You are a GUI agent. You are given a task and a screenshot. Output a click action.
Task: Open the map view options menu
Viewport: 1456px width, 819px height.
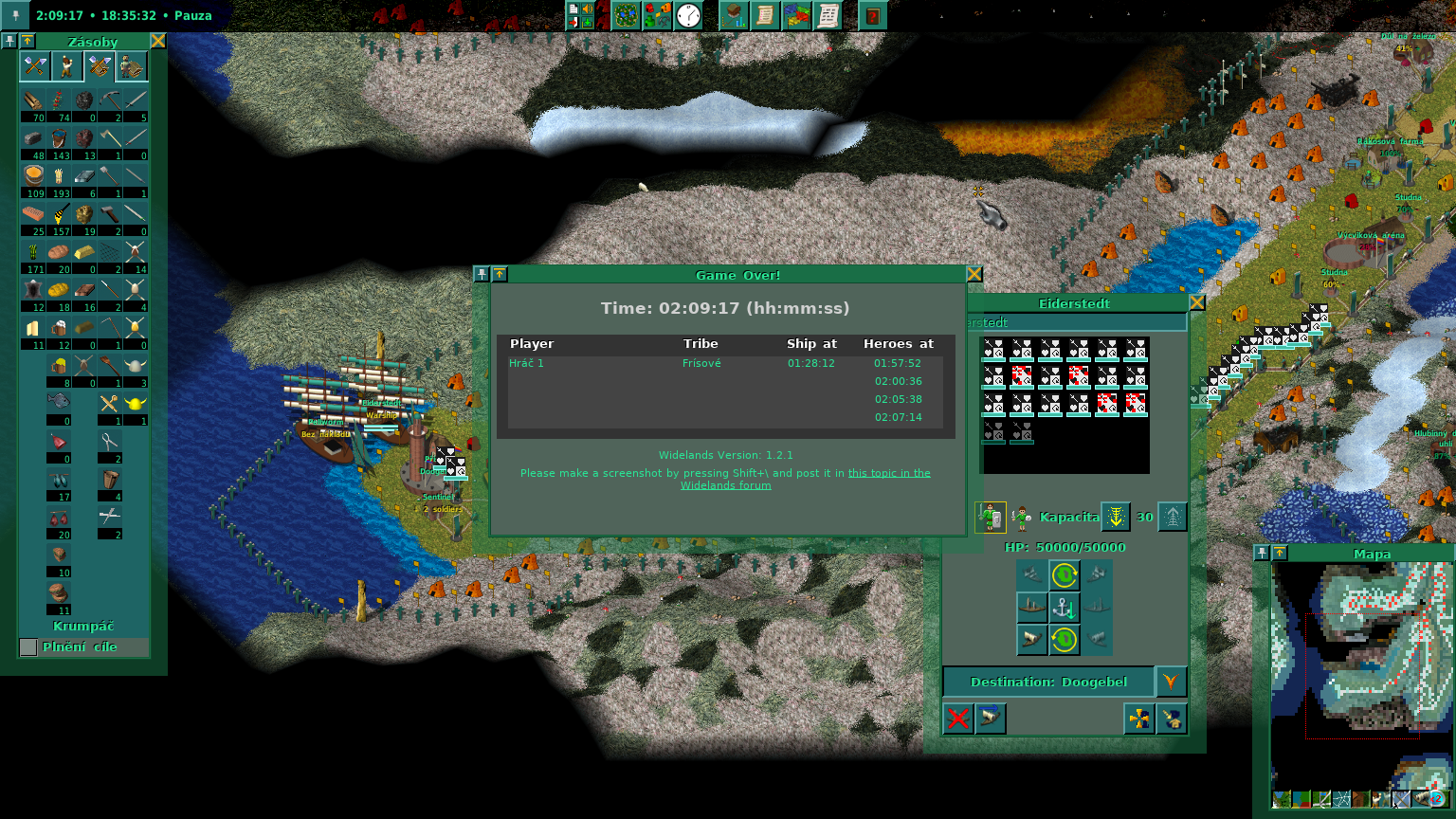coord(625,16)
